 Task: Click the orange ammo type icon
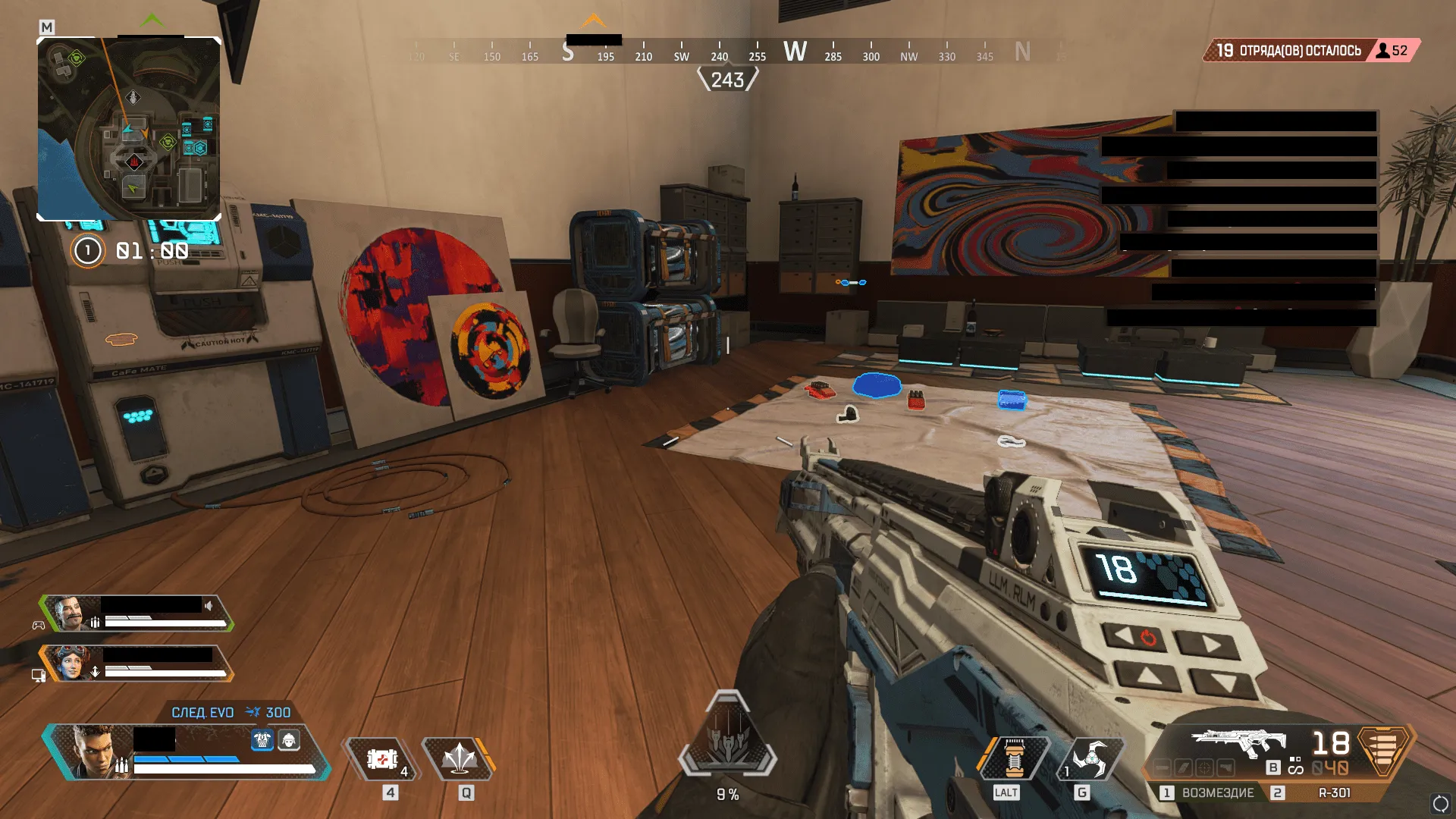click(x=1383, y=749)
